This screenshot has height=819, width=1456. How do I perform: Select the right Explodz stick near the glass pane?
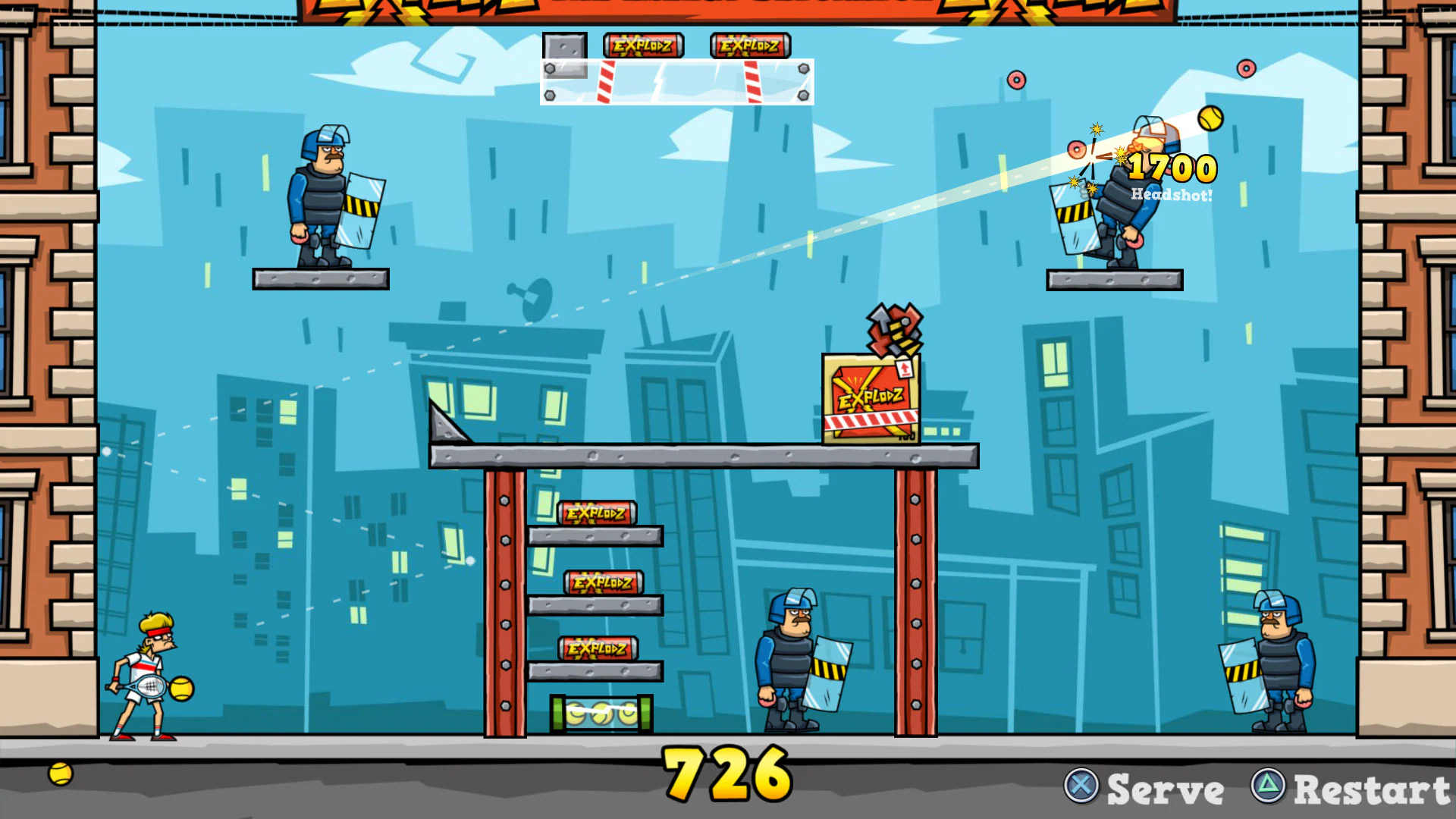(x=749, y=45)
